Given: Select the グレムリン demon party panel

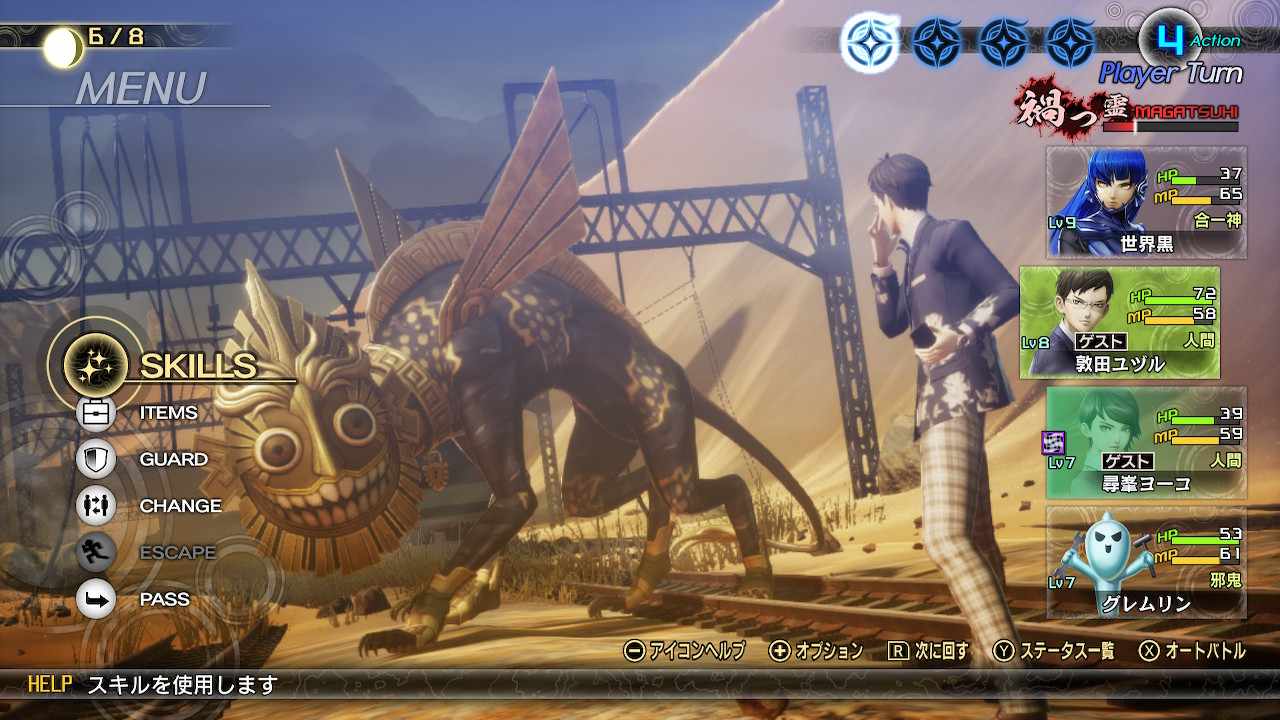Looking at the screenshot, I should (1146, 562).
